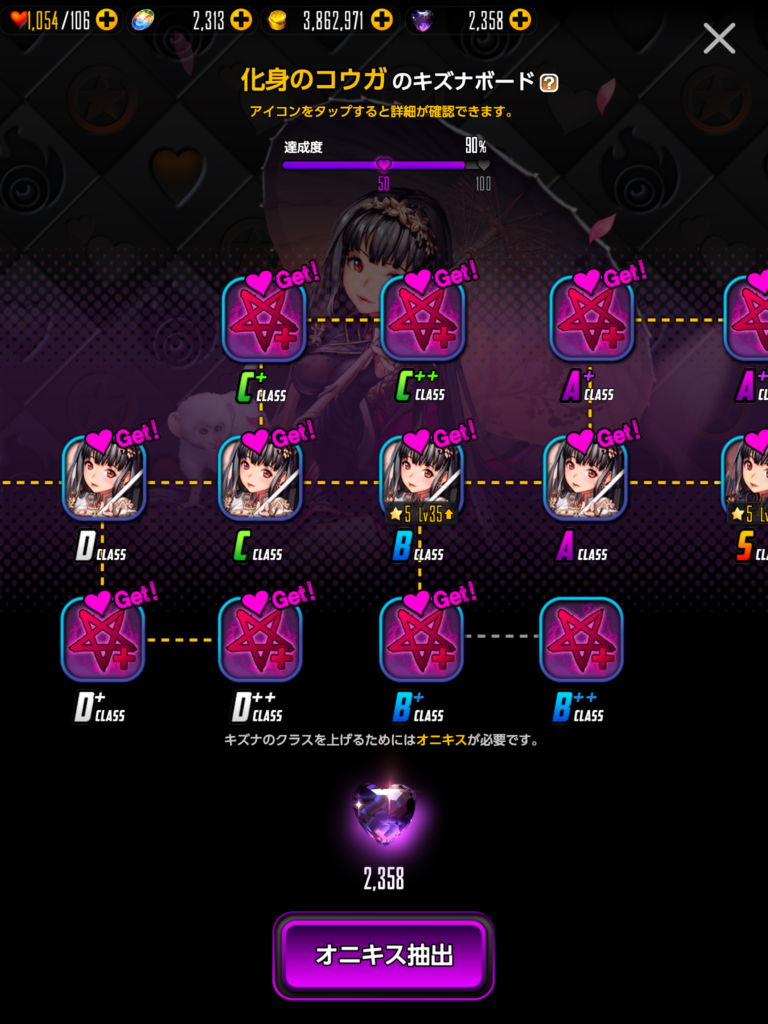Select the A Class character node
768x1024 pixels.
[585, 478]
